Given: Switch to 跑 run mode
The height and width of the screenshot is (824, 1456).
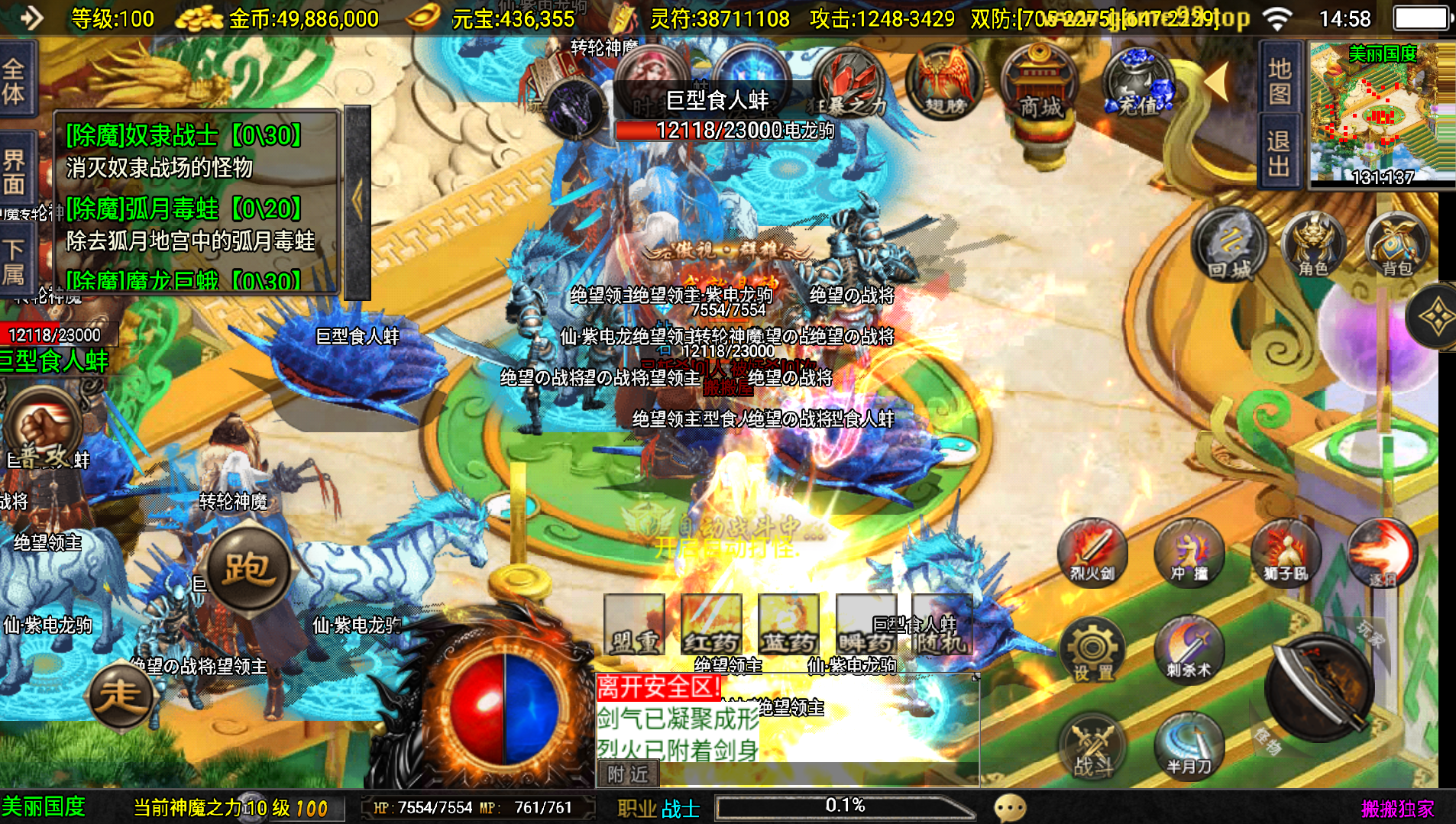Looking at the screenshot, I should click(248, 567).
